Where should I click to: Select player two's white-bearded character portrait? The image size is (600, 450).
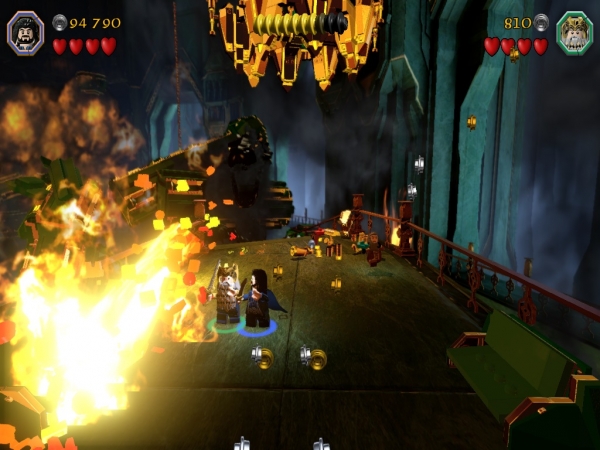[x=574, y=31]
